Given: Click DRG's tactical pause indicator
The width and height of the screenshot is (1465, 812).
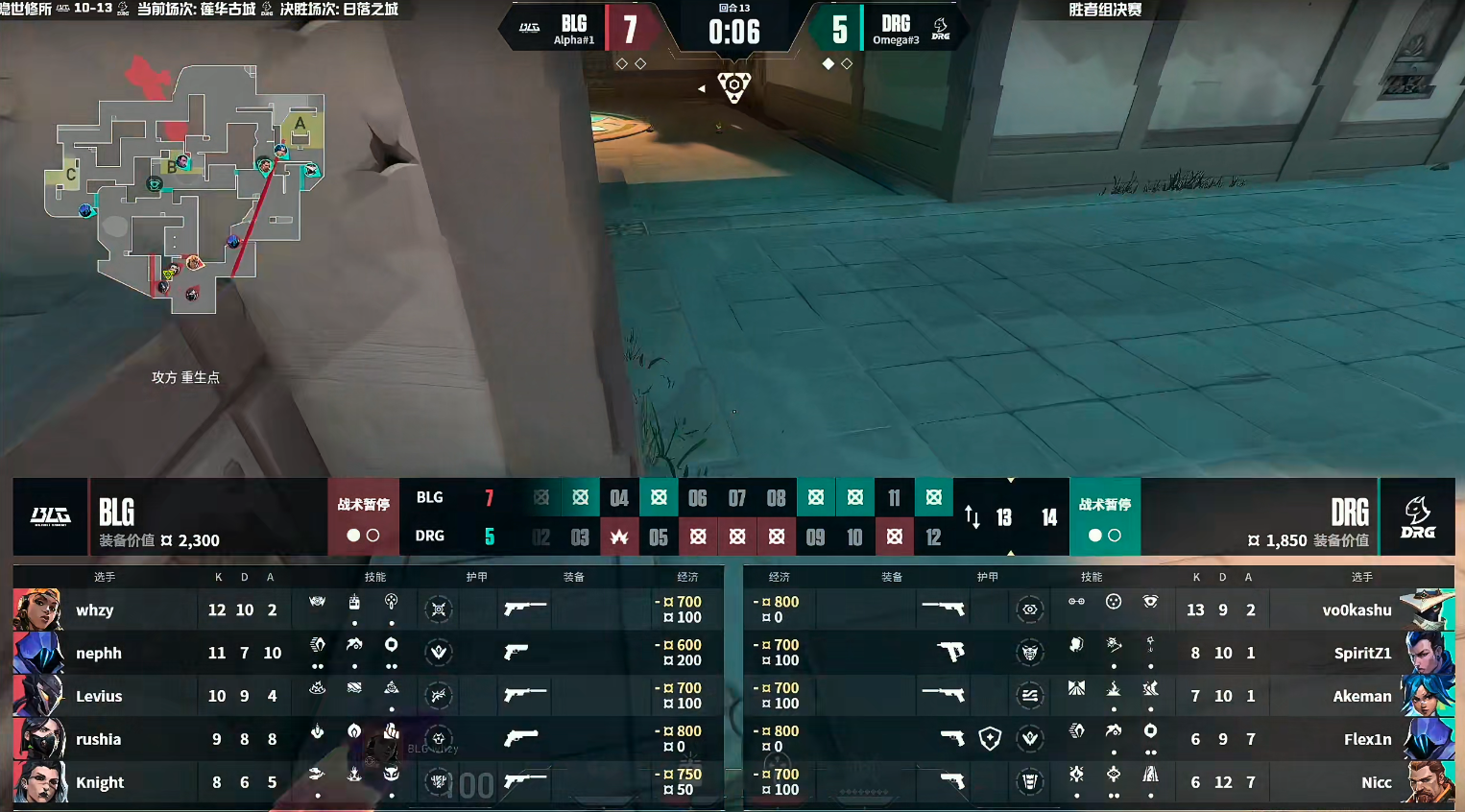Looking at the screenshot, I should point(1105,517).
